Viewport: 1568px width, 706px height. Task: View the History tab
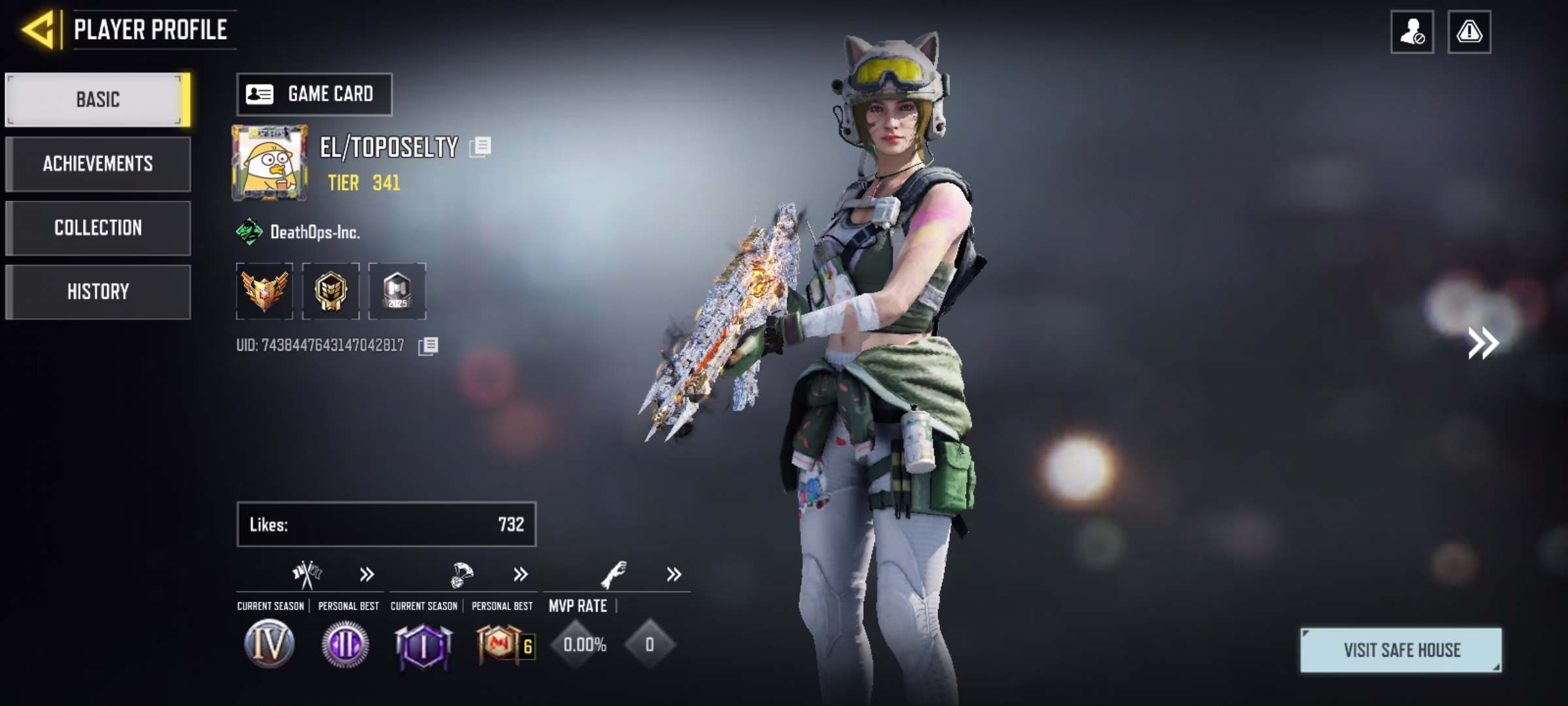(x=98, y=292)
